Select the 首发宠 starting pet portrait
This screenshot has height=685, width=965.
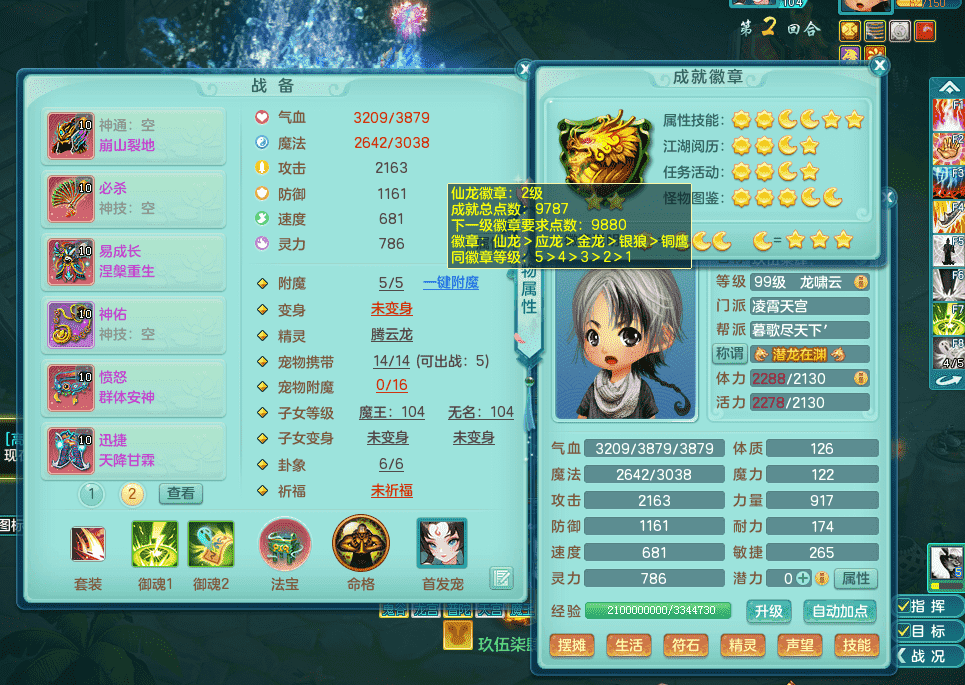click(441, 545)
